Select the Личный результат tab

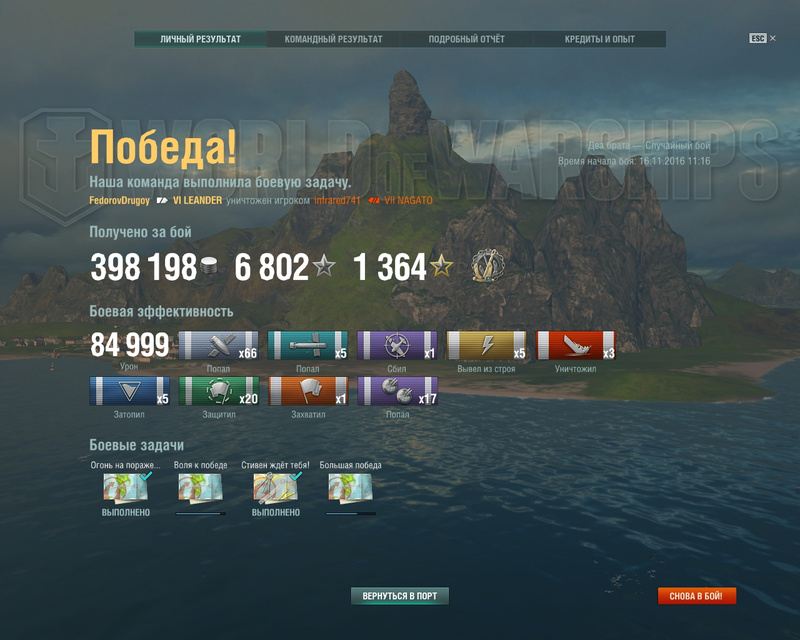(x=201, y=39)
